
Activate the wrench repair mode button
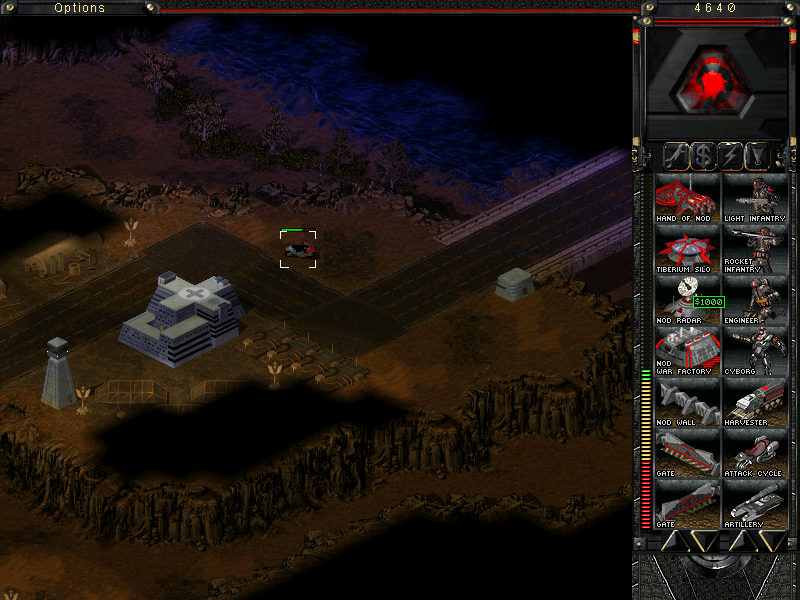pyautogui.click(x=678, y=156)
